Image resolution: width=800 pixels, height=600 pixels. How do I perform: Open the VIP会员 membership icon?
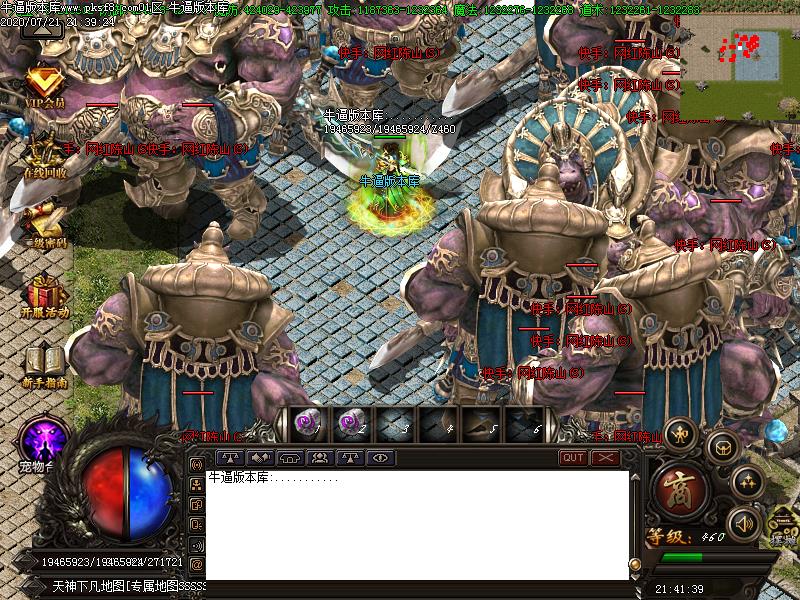tap(44, 86)
